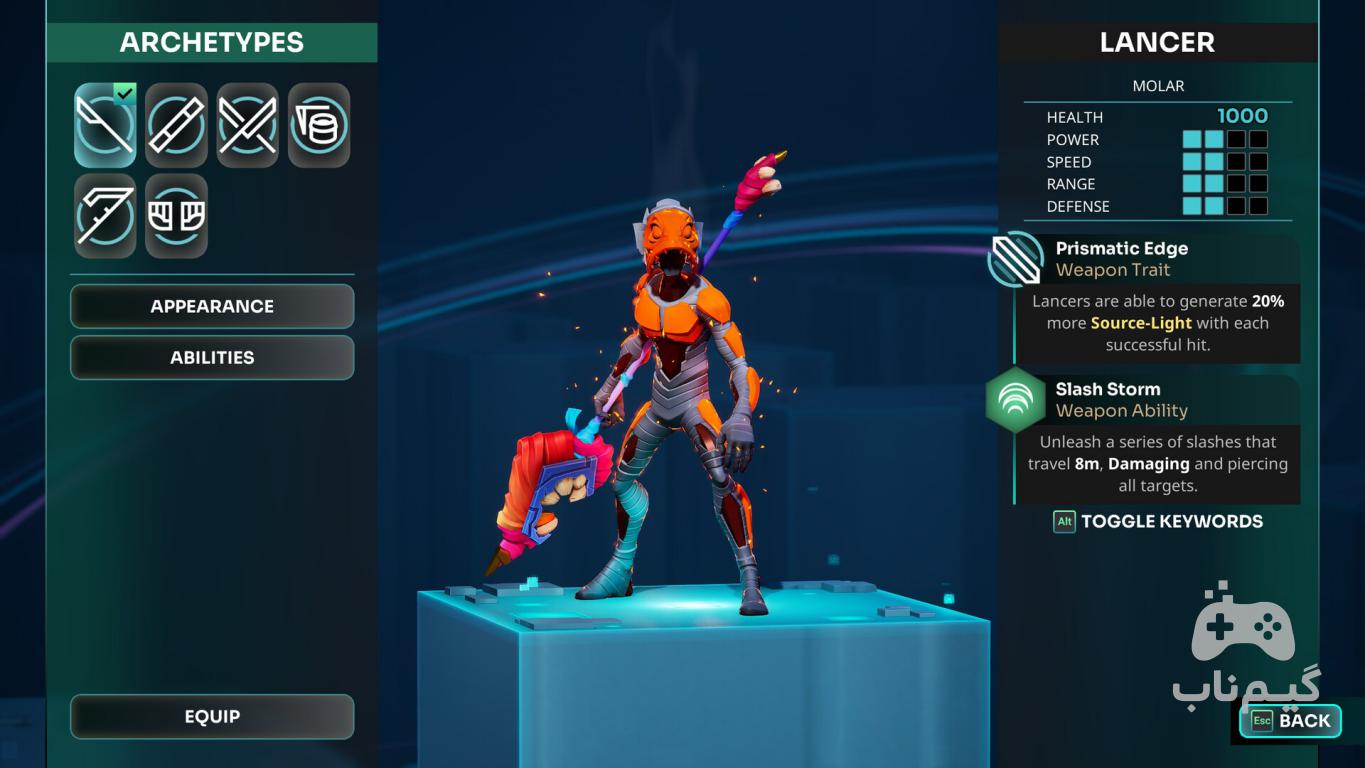Open the Abilities menu

(x=212, y=357)
